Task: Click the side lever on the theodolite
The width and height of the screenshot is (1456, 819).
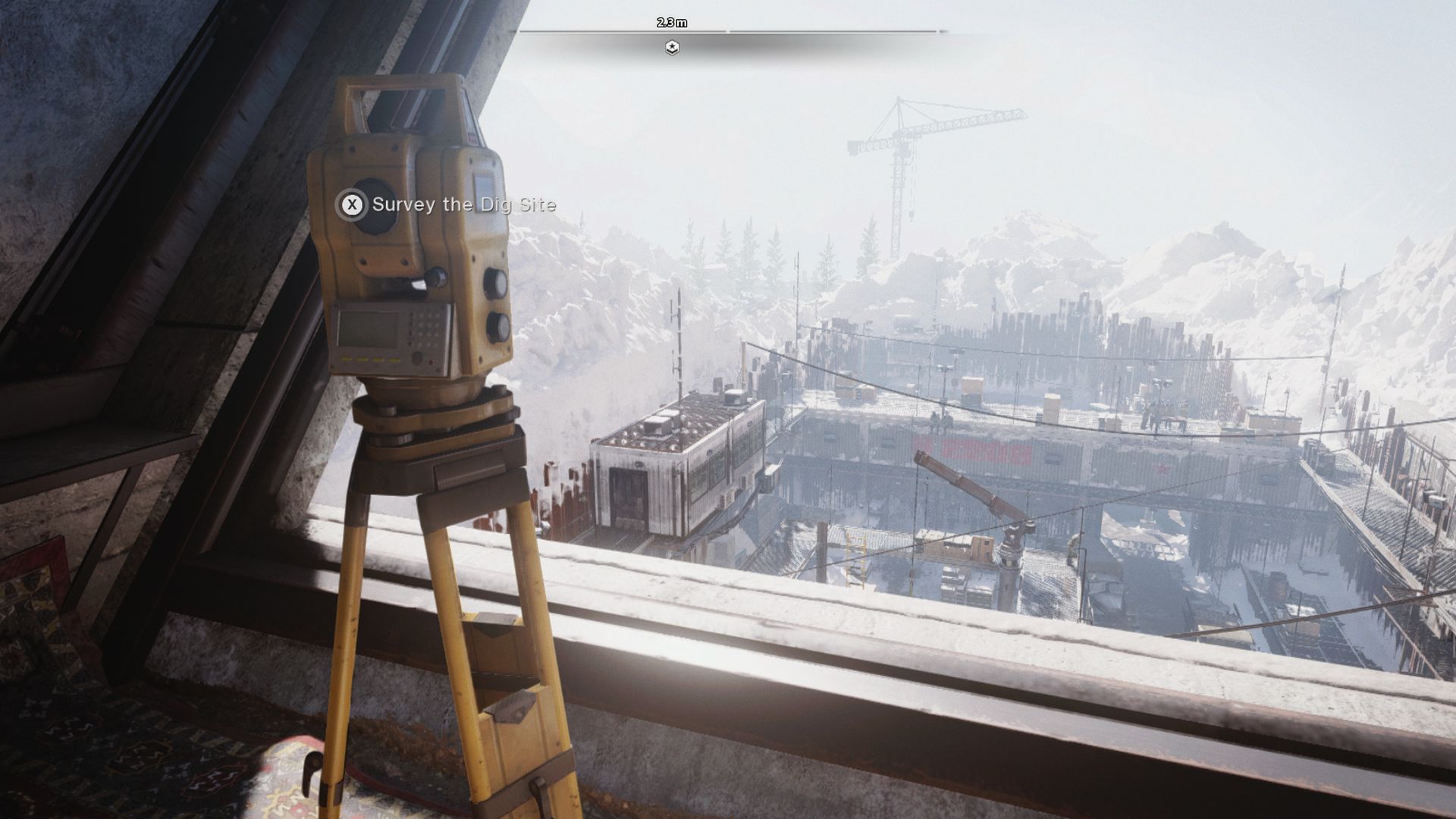Action: coord(436,277)
